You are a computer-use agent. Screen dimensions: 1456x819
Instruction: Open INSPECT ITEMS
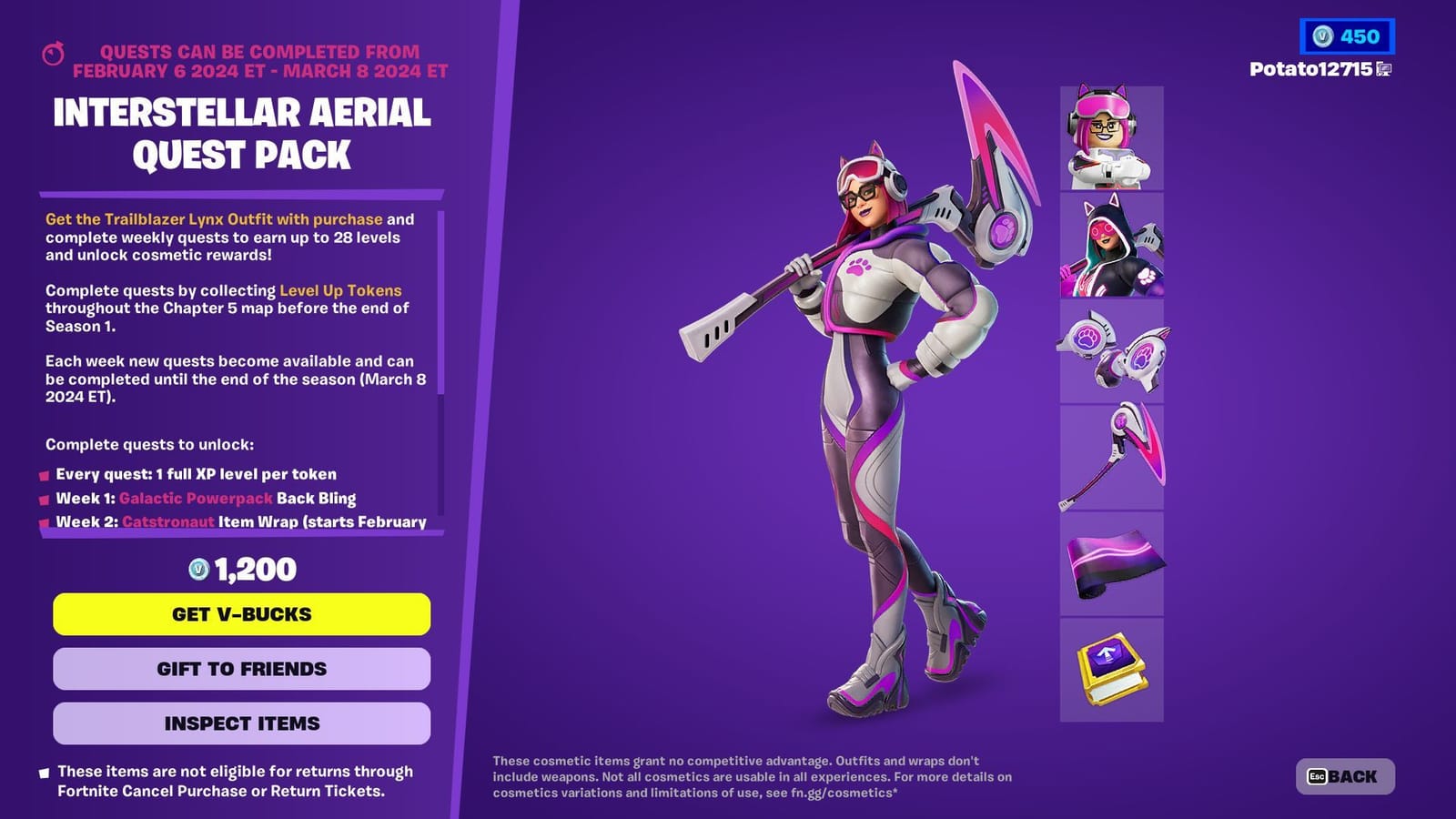pos(242,723)
